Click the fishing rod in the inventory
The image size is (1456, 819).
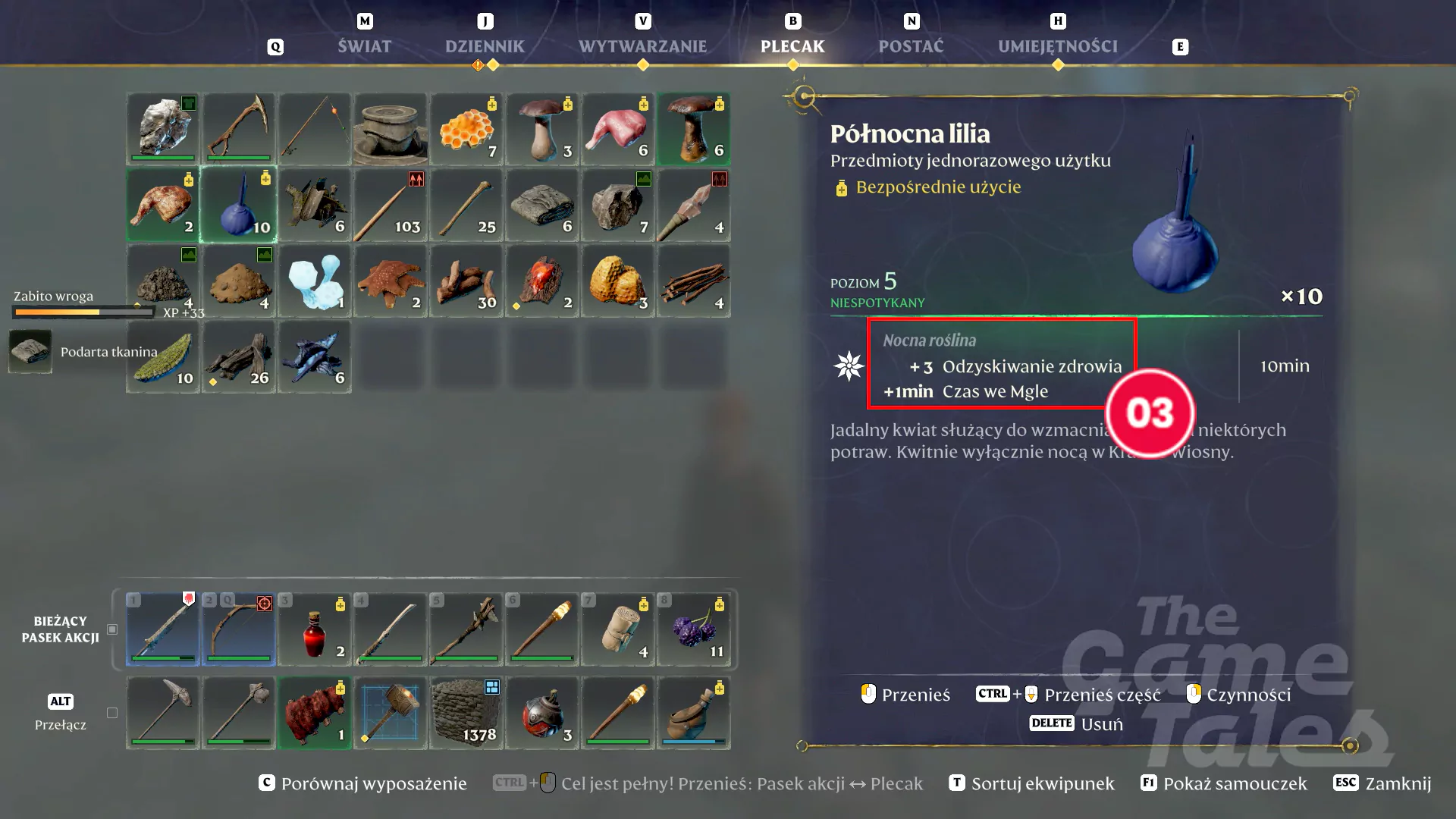314,129
